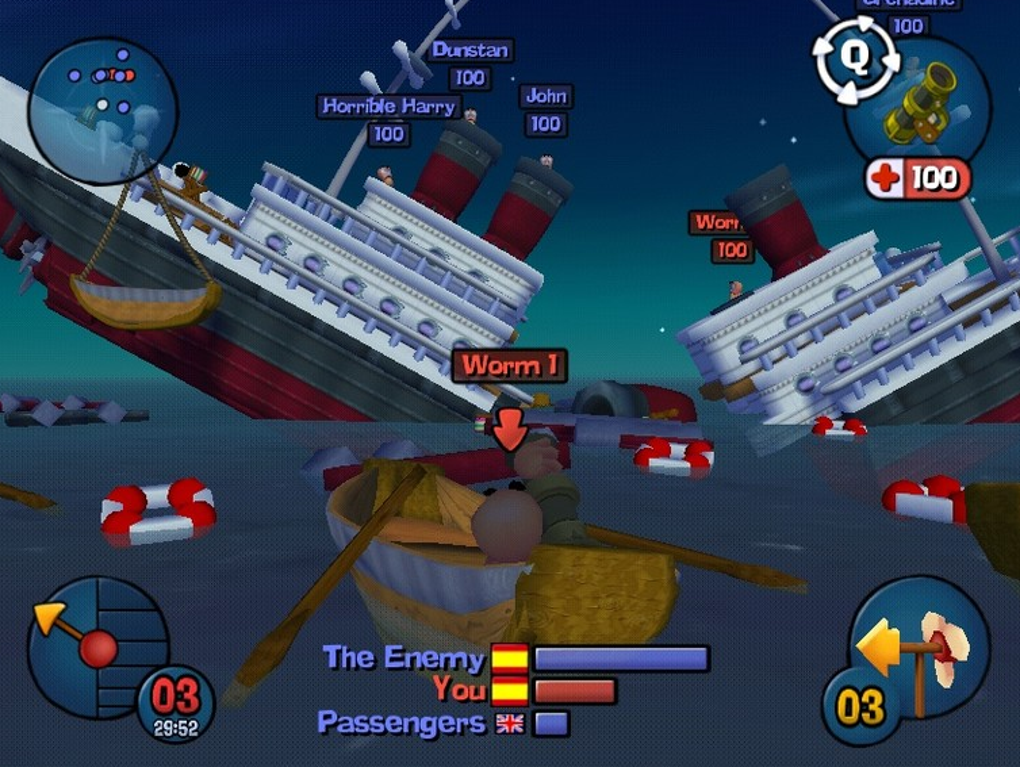Click the Q weapon cycle icon

click(854, 61)
